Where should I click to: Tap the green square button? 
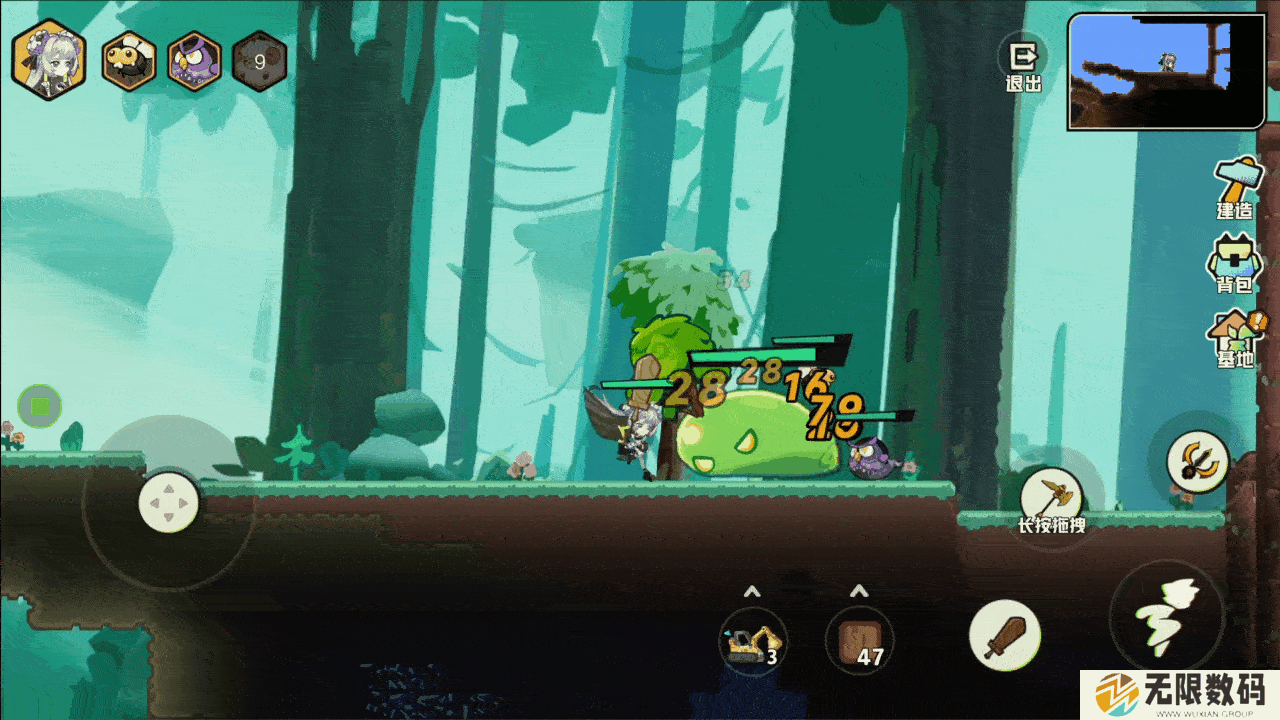coord(40,406)
